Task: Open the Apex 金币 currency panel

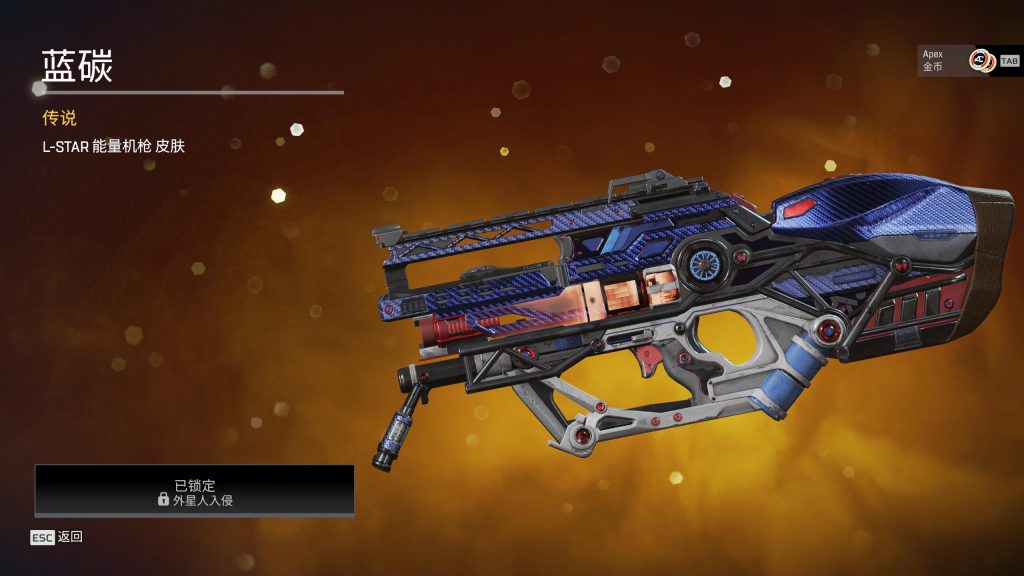Action: 957,60
